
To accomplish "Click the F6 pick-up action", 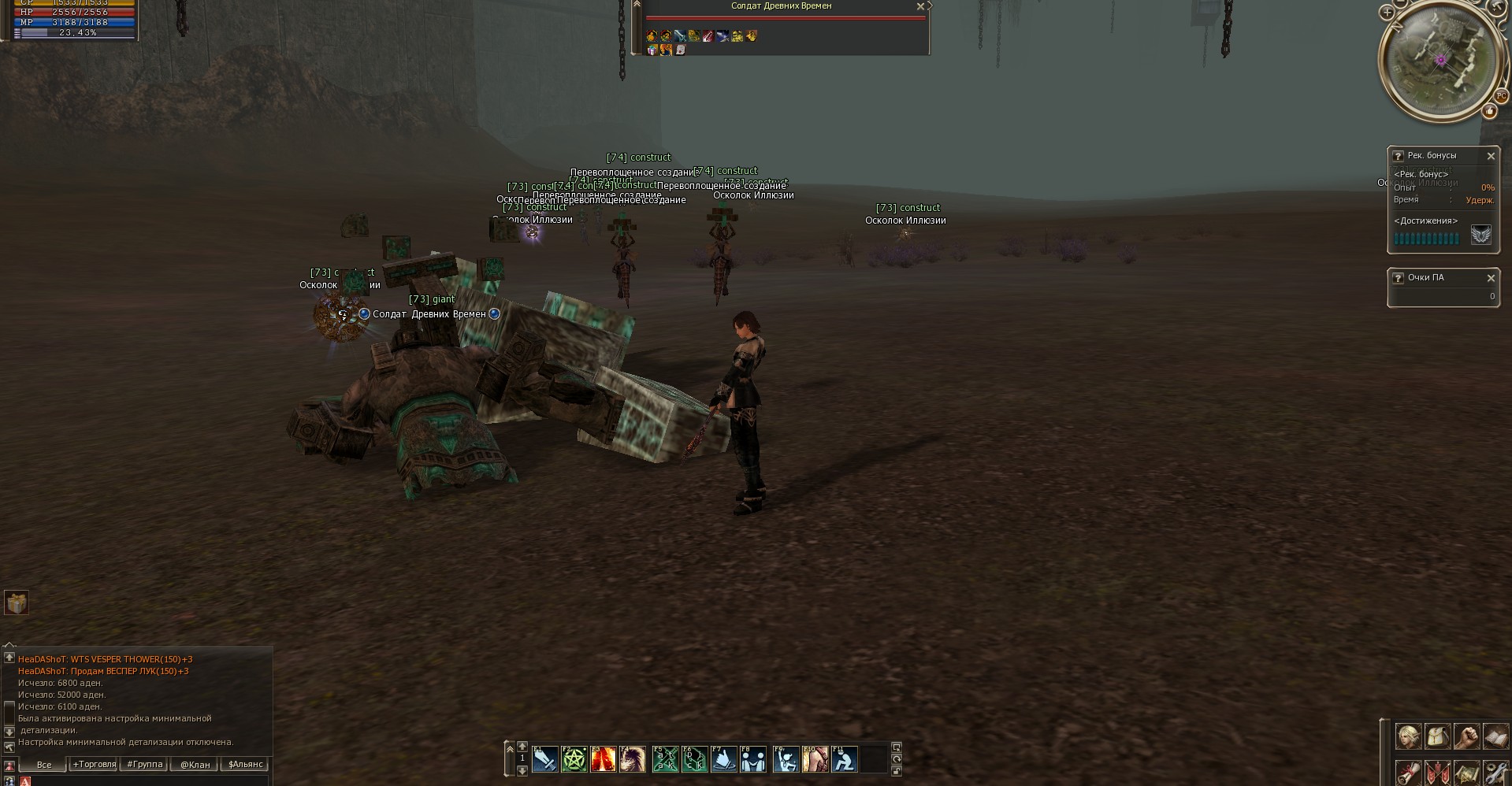I will (694, 759).
